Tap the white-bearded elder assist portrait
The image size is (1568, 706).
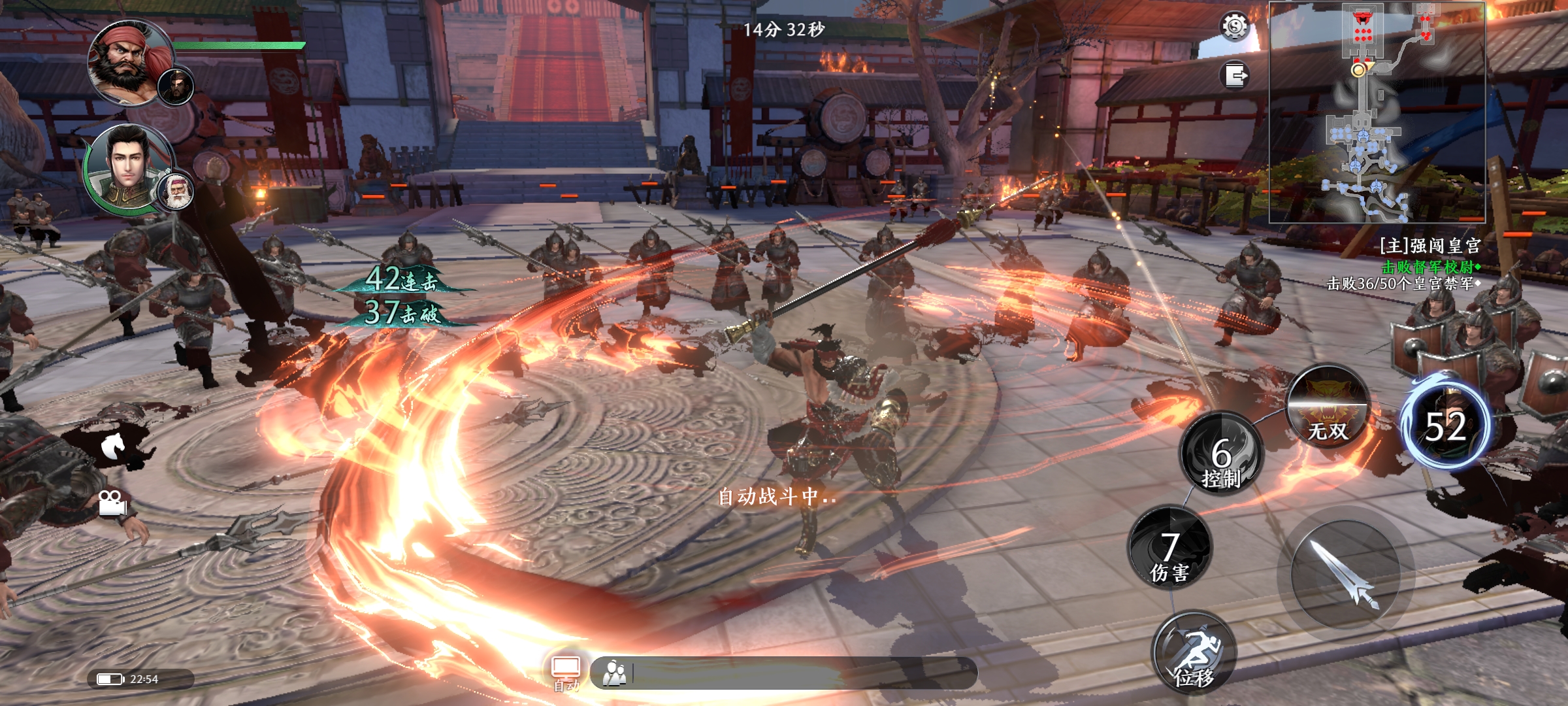click(x=176, y=191)
